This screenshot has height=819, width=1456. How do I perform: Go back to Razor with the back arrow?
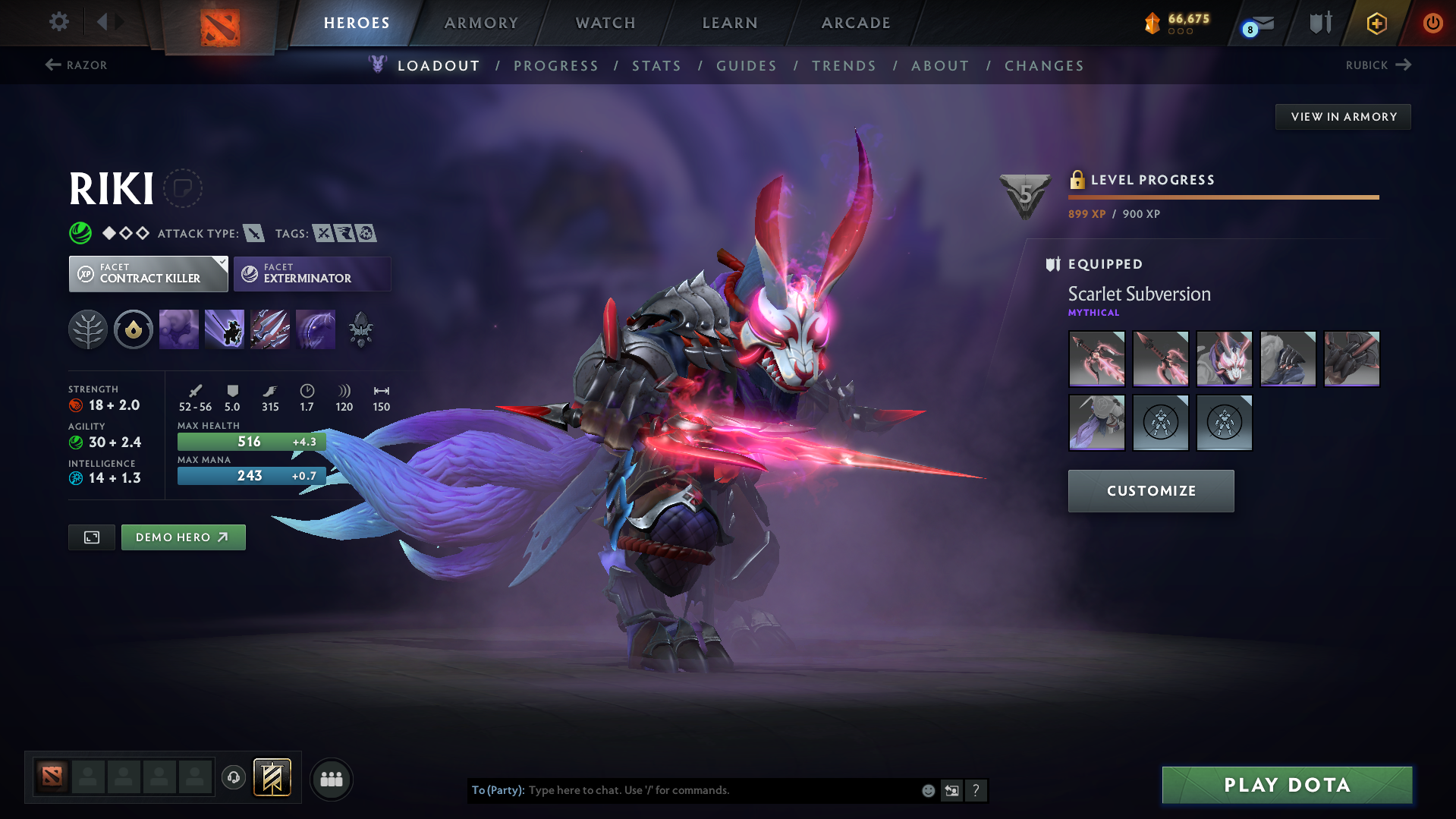tap(52, 65)
